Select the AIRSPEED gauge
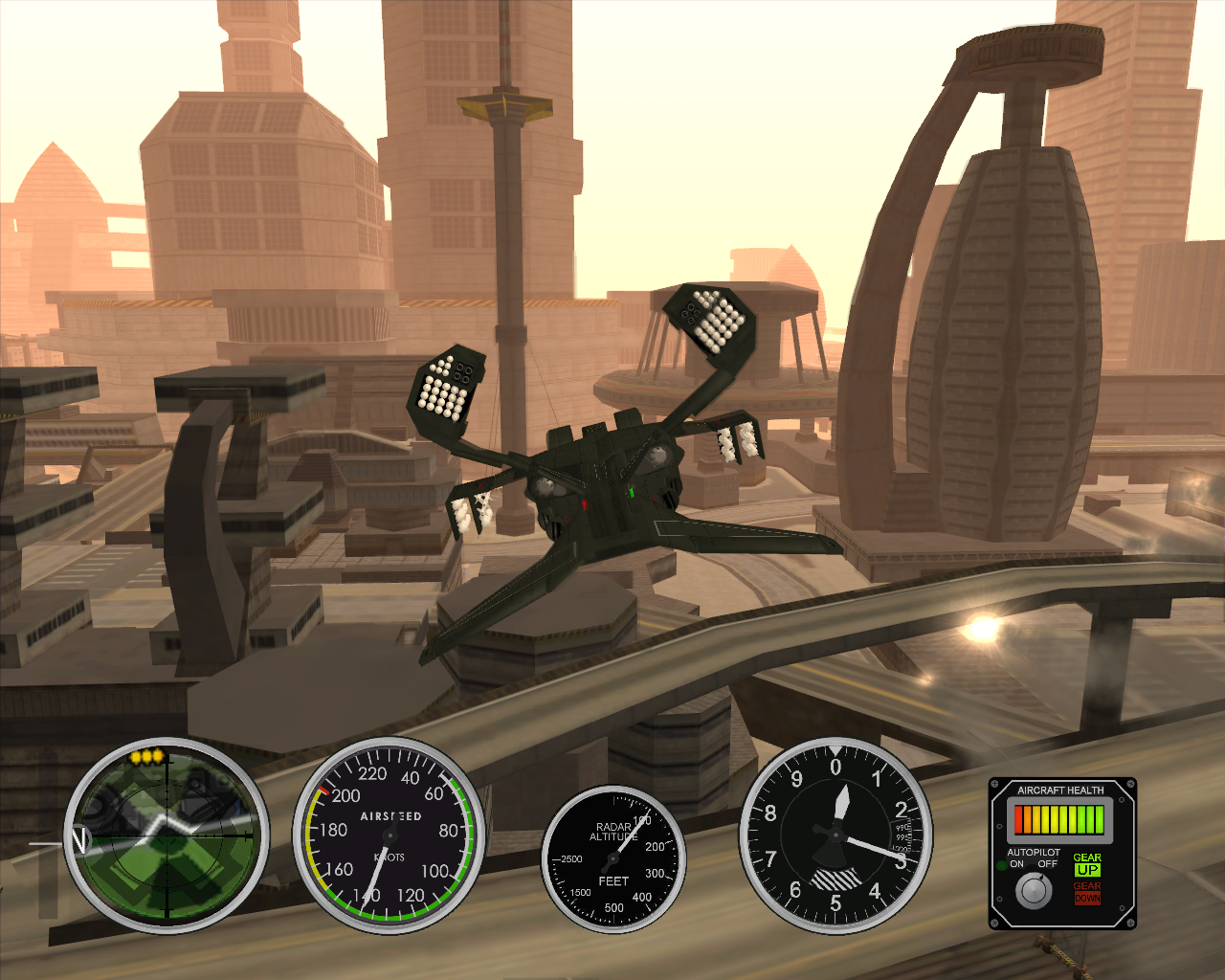The image size is (1225, 980). [x=390, y=818]
